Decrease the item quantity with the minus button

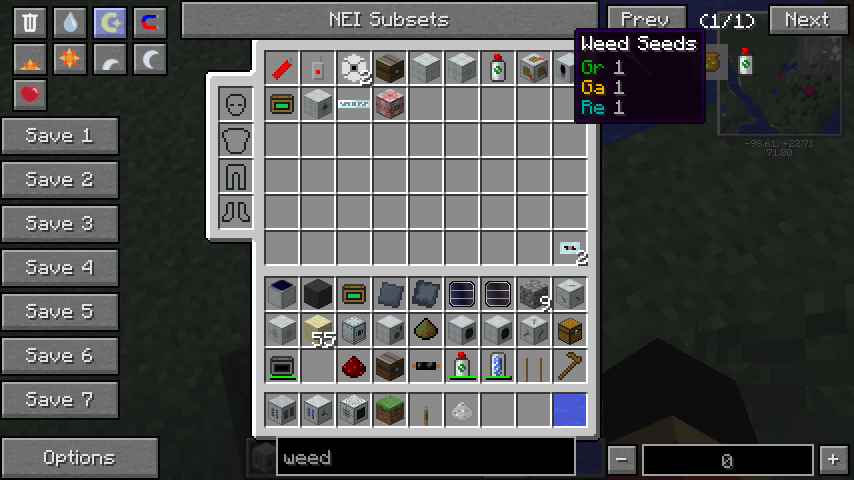point(622,460)
